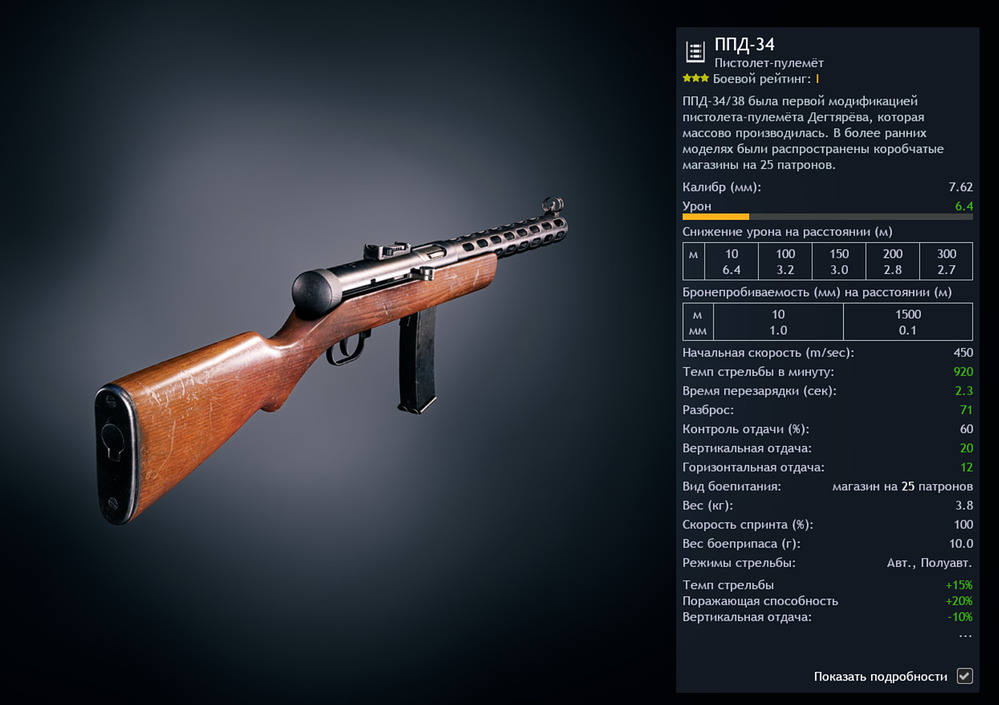The height and width of the screenshot is (705, 999).
Task: Expand the three-dots ellipsis under the modifiers
Action: pos(965,636)
